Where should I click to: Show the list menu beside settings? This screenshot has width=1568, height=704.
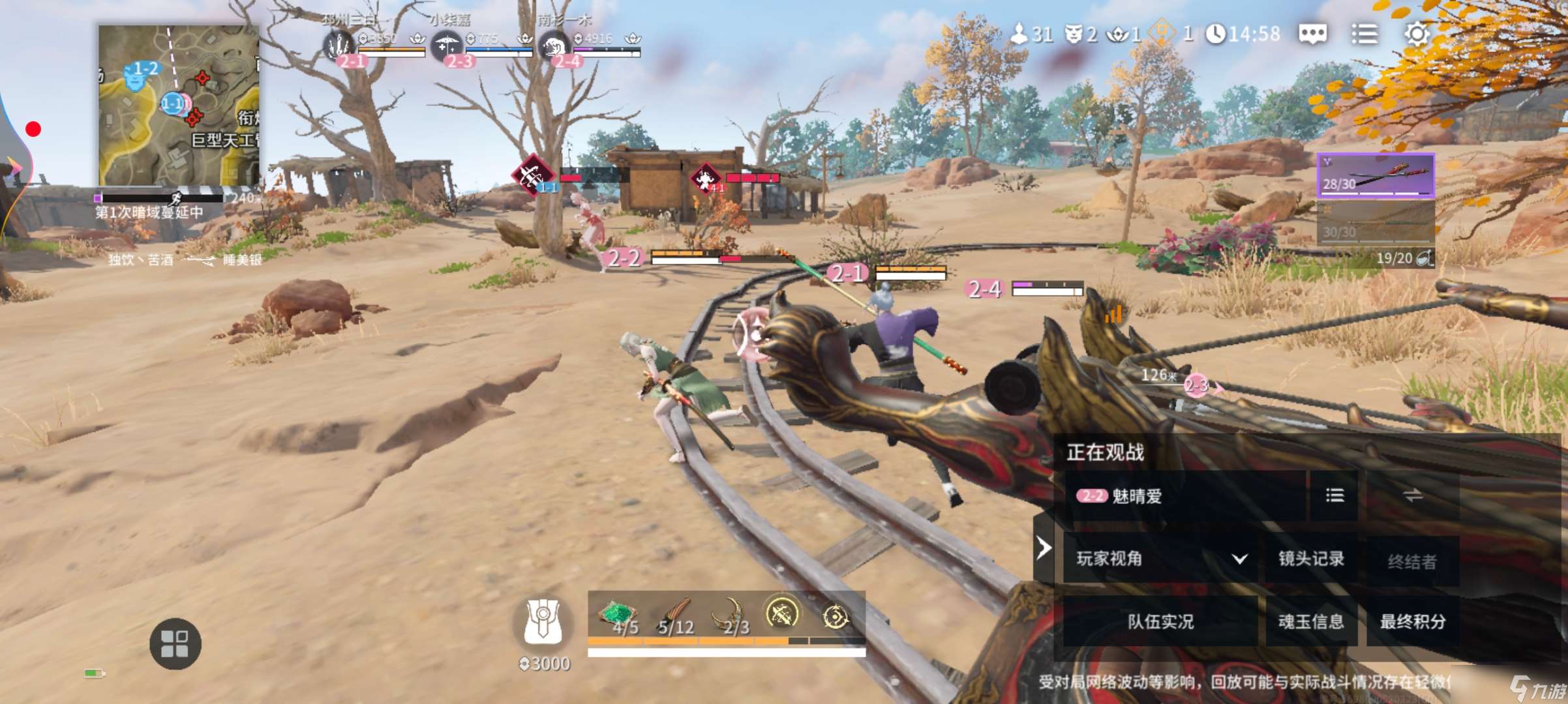pyautogui.click(x=1364, y=34)
